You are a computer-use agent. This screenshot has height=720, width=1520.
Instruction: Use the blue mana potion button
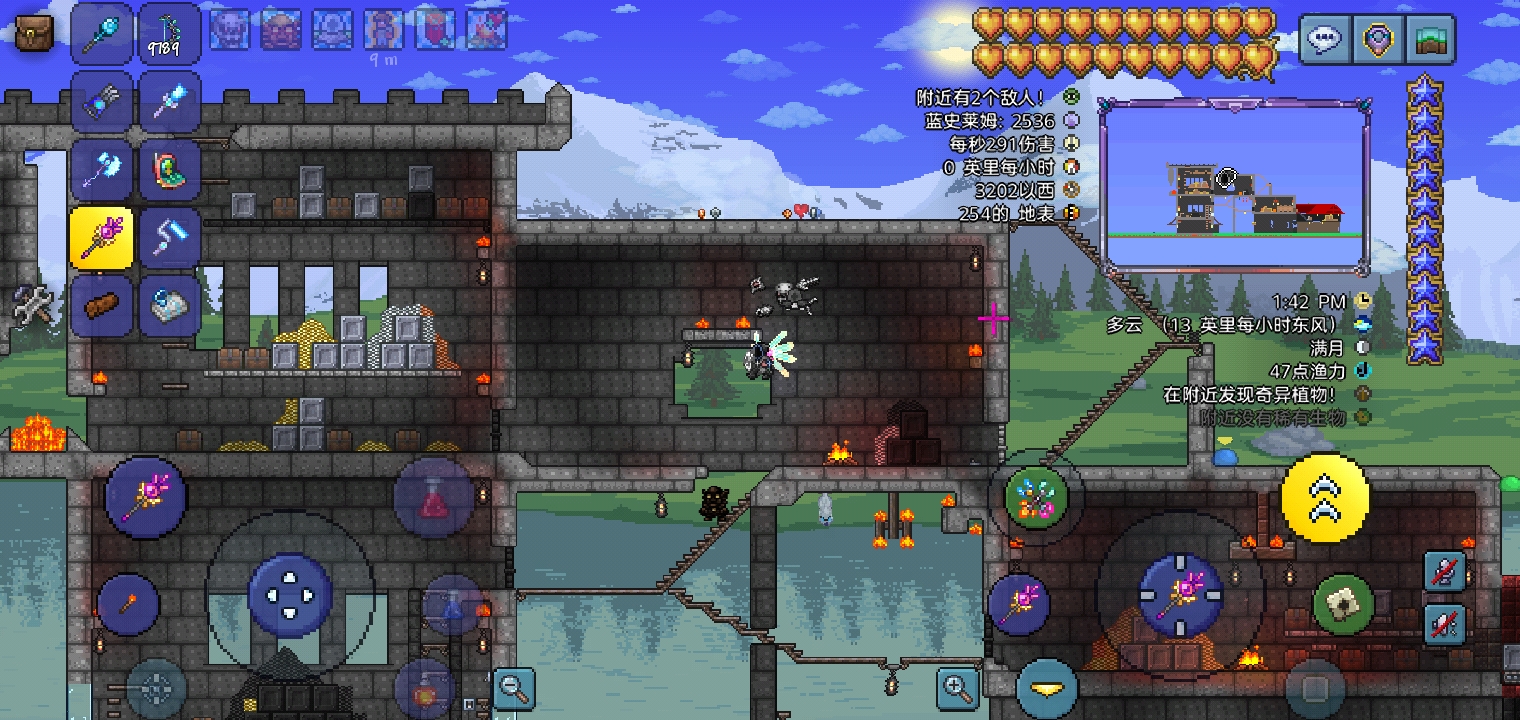[x=452, y=605]
